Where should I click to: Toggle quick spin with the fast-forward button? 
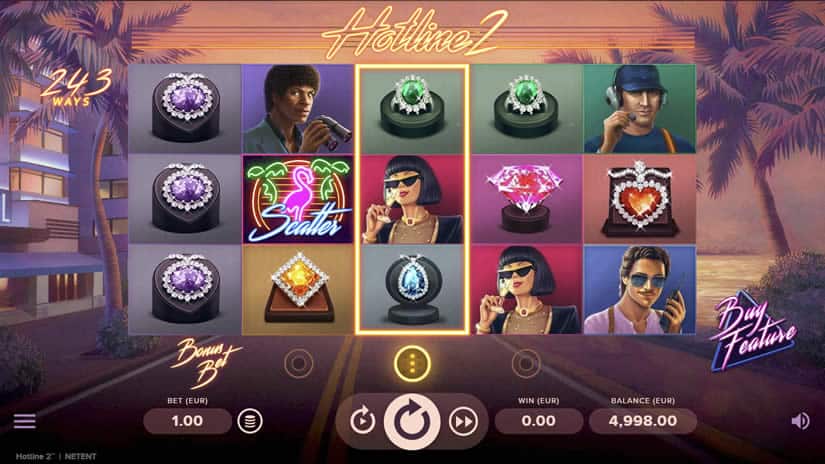click(x=462, y=421)
